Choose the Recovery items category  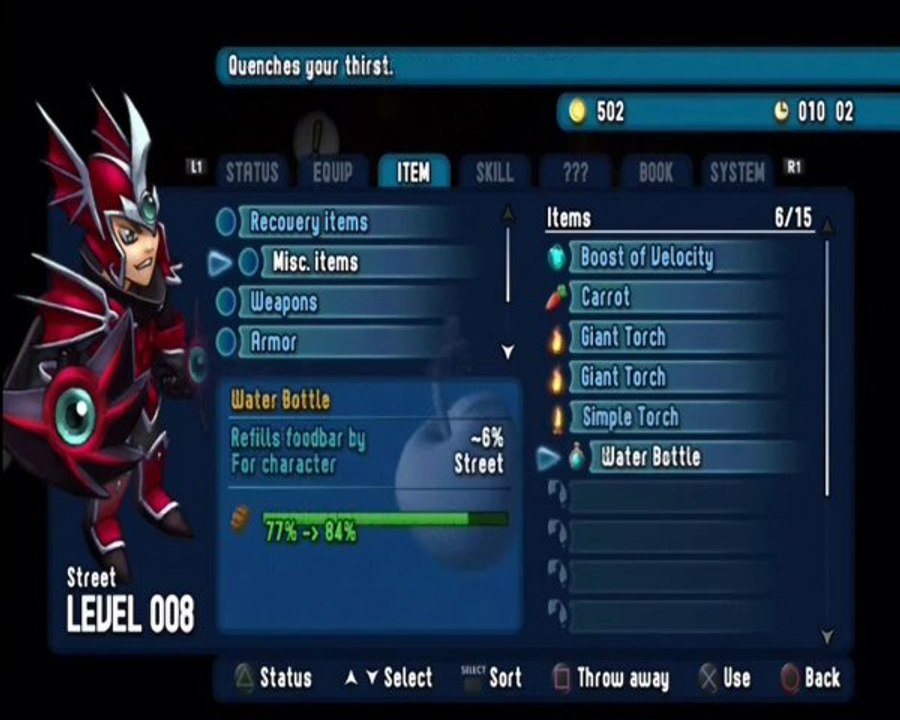coord(309,221)
